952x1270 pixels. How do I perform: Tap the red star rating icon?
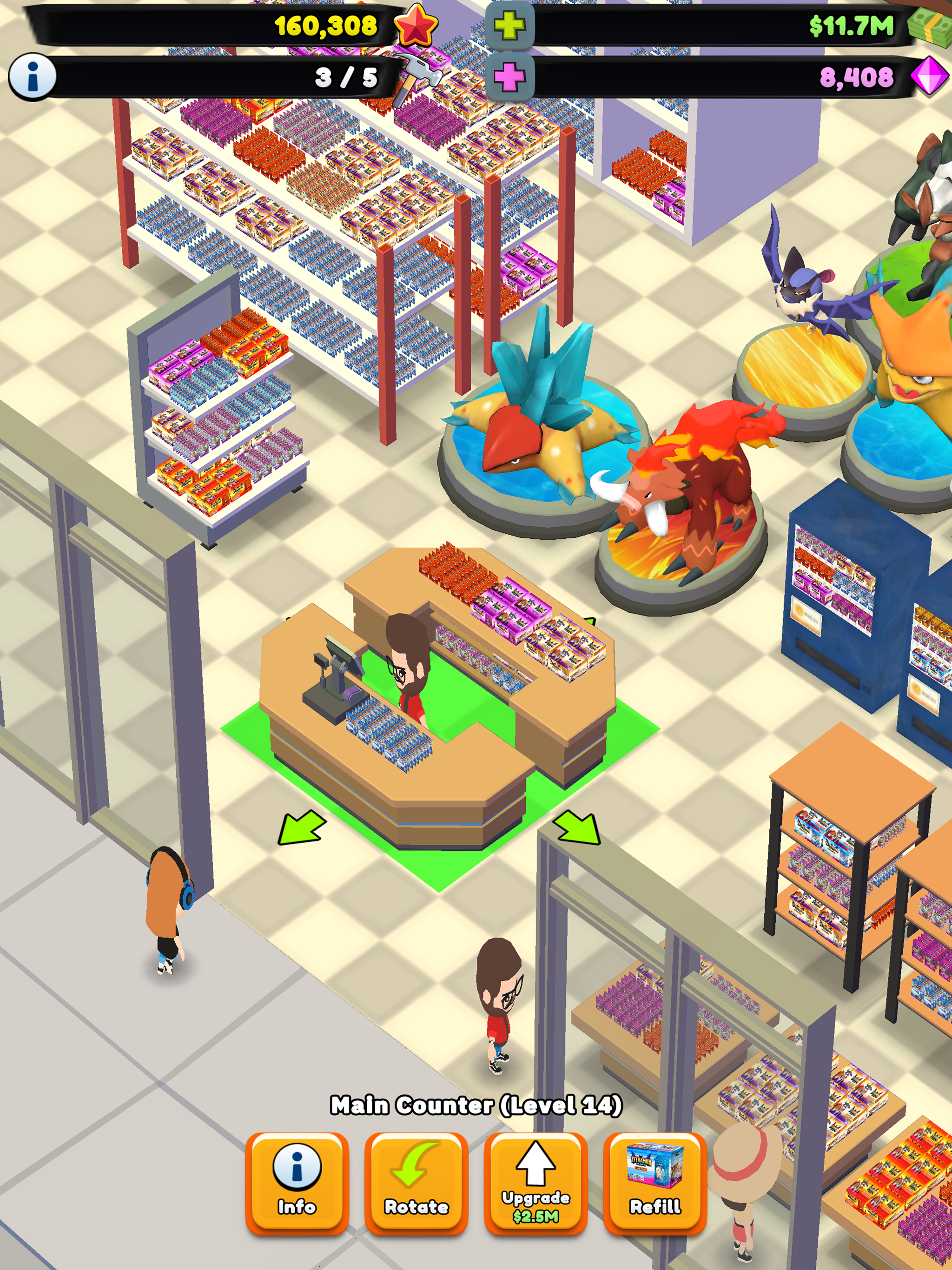416,25
